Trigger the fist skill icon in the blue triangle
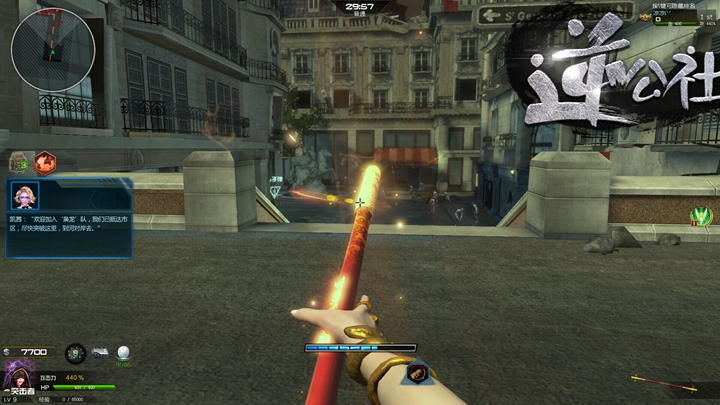This screenshot has height=405, width=720. 419,375
